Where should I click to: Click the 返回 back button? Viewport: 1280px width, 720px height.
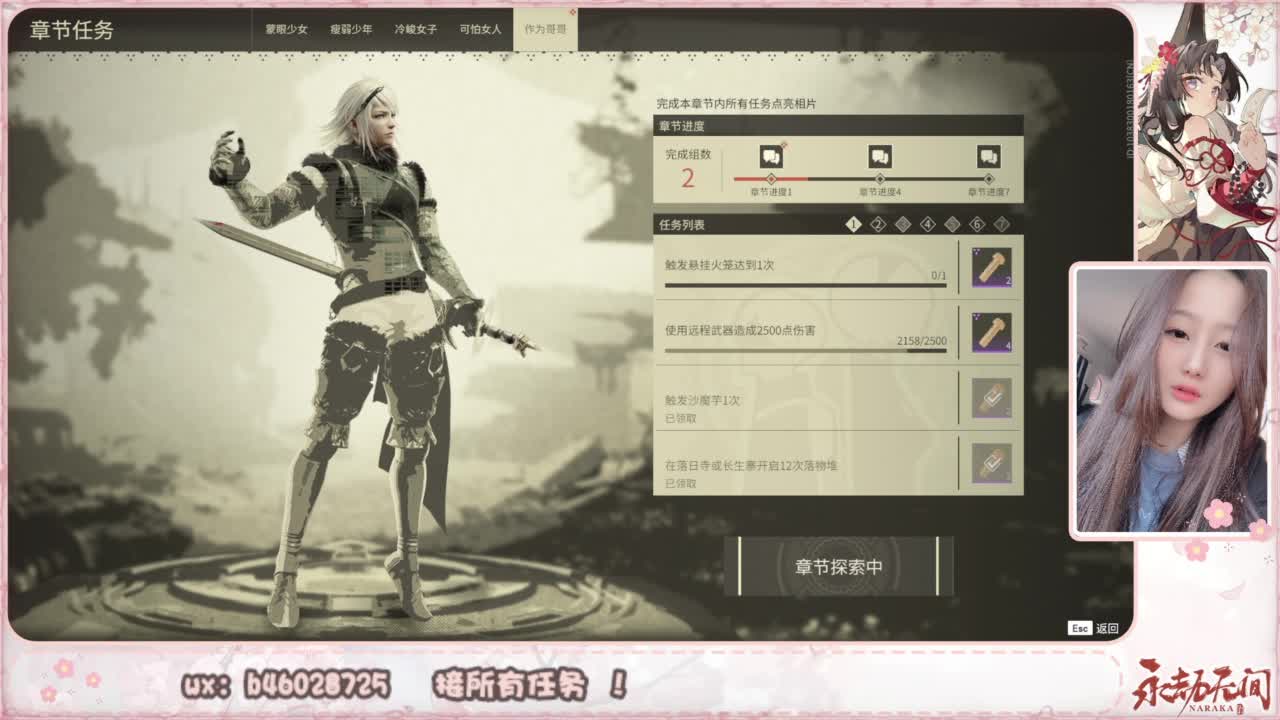(x=1105, y=628)
